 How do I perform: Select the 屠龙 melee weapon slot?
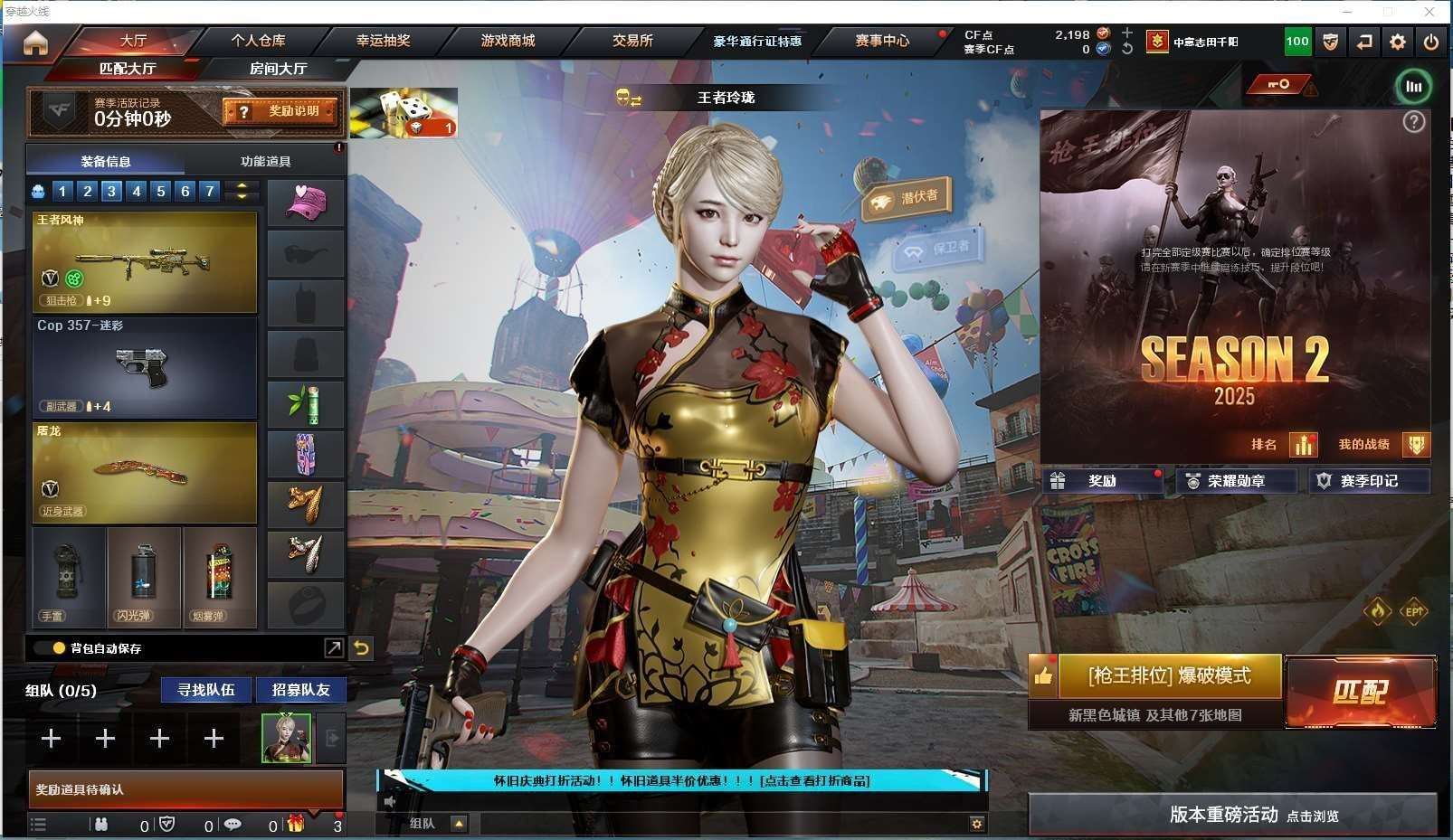(145, 472)
